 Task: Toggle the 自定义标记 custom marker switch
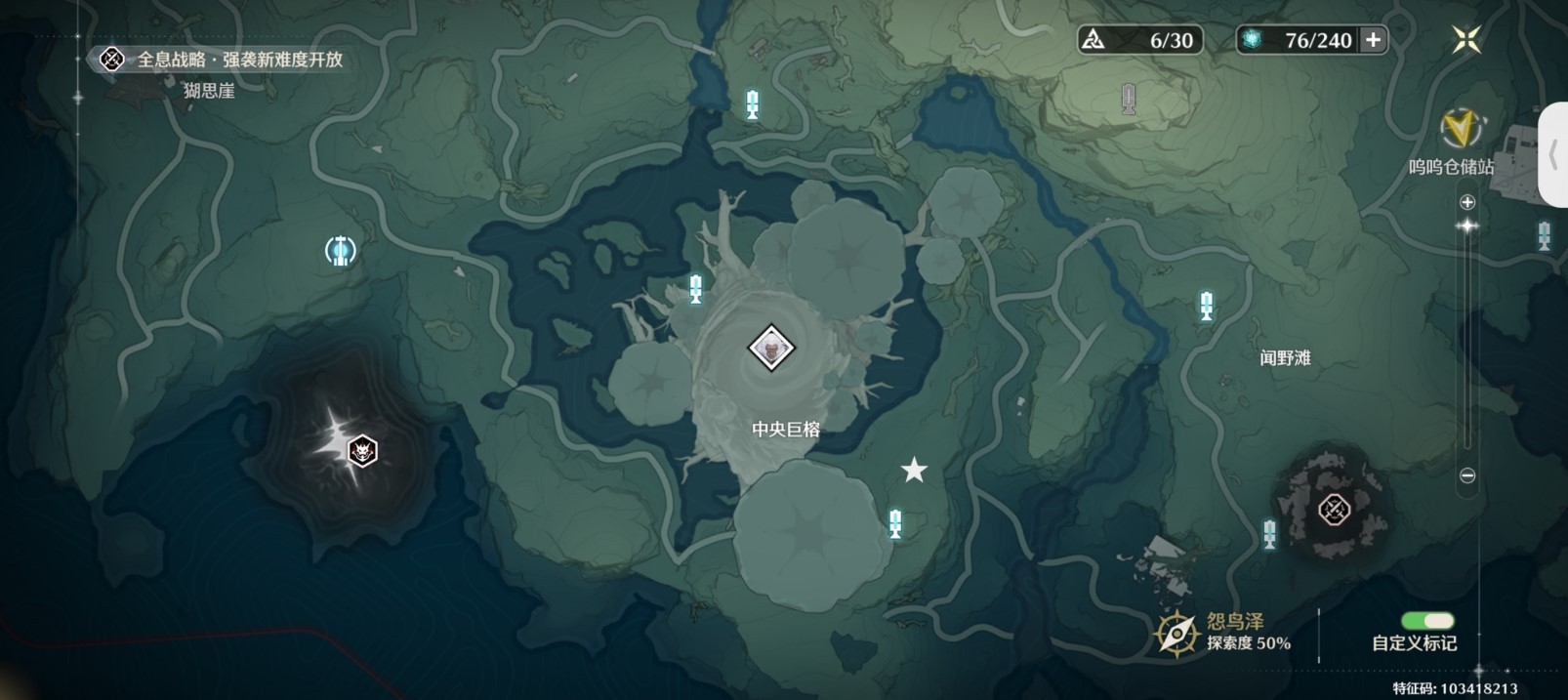(x=1426, y=621)
